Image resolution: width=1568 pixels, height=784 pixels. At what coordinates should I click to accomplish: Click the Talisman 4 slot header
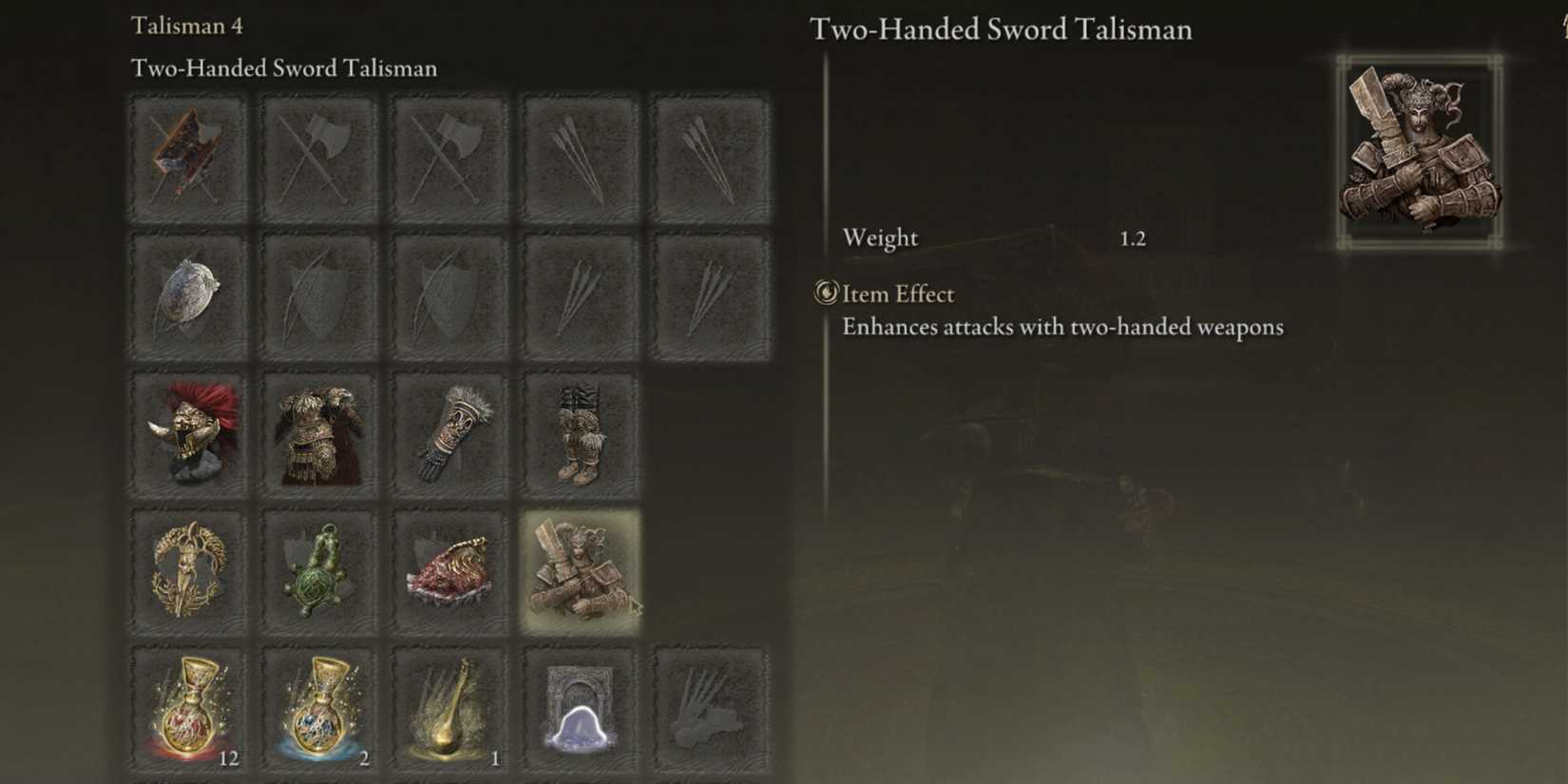(187, 26)
